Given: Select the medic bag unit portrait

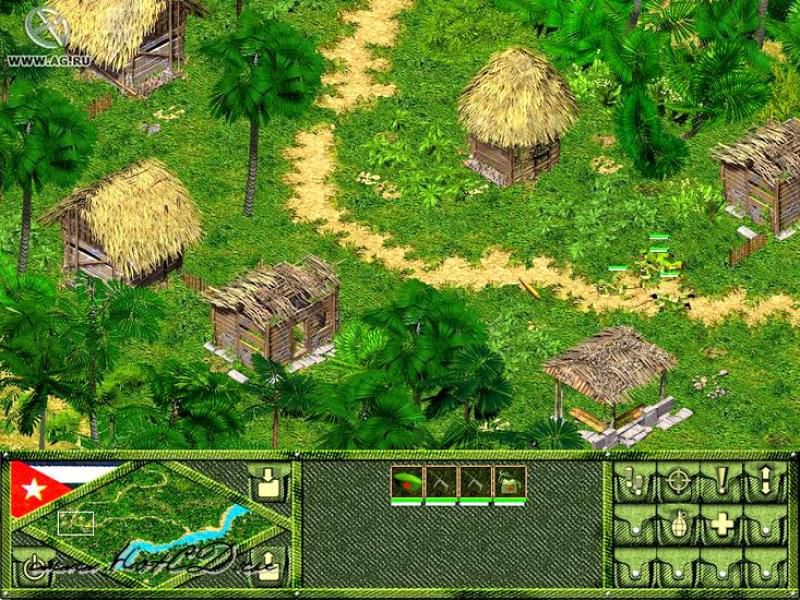Looking at the screenshot, I should (x=510, y=482).
